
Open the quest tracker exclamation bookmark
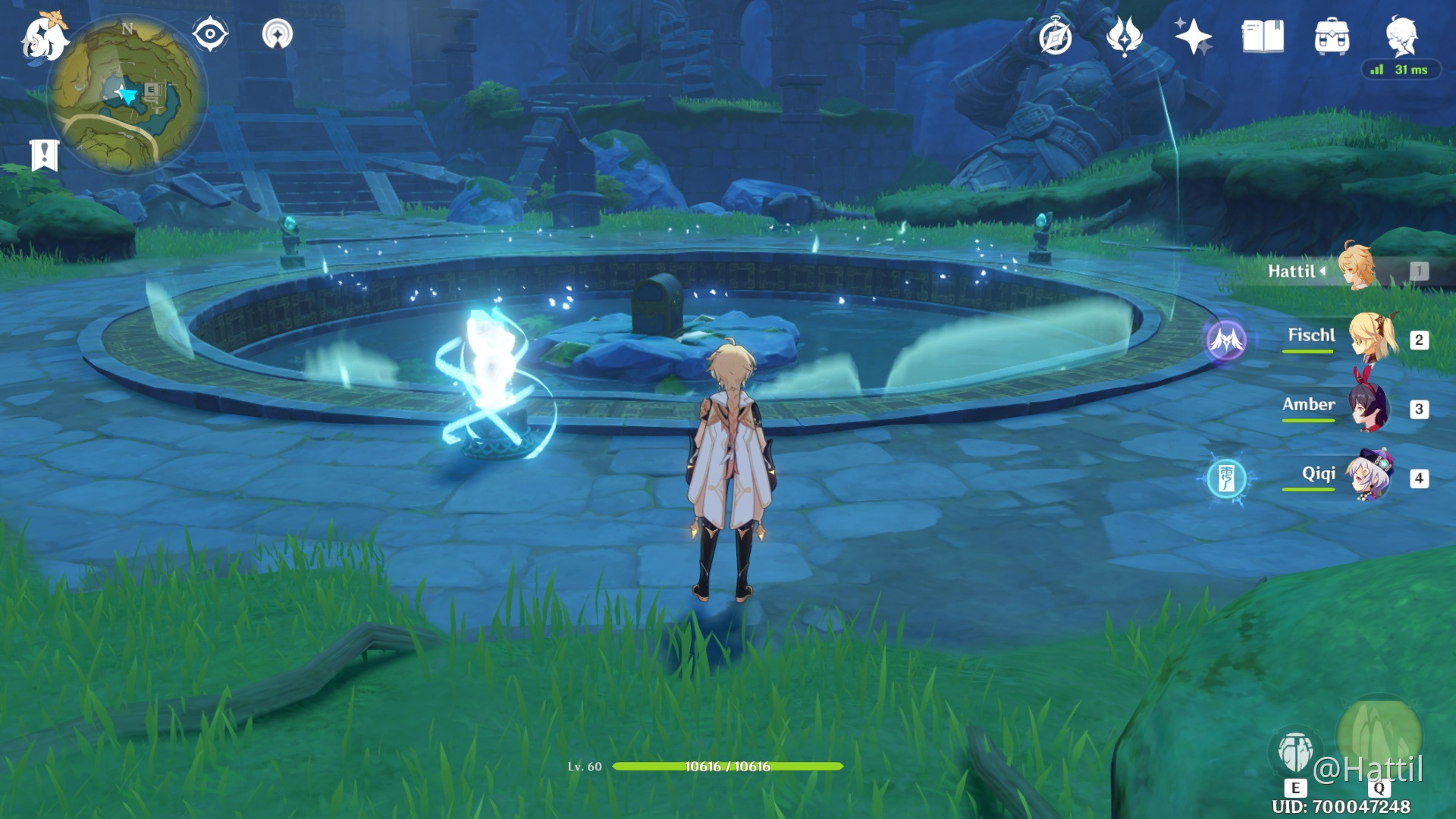45,155
